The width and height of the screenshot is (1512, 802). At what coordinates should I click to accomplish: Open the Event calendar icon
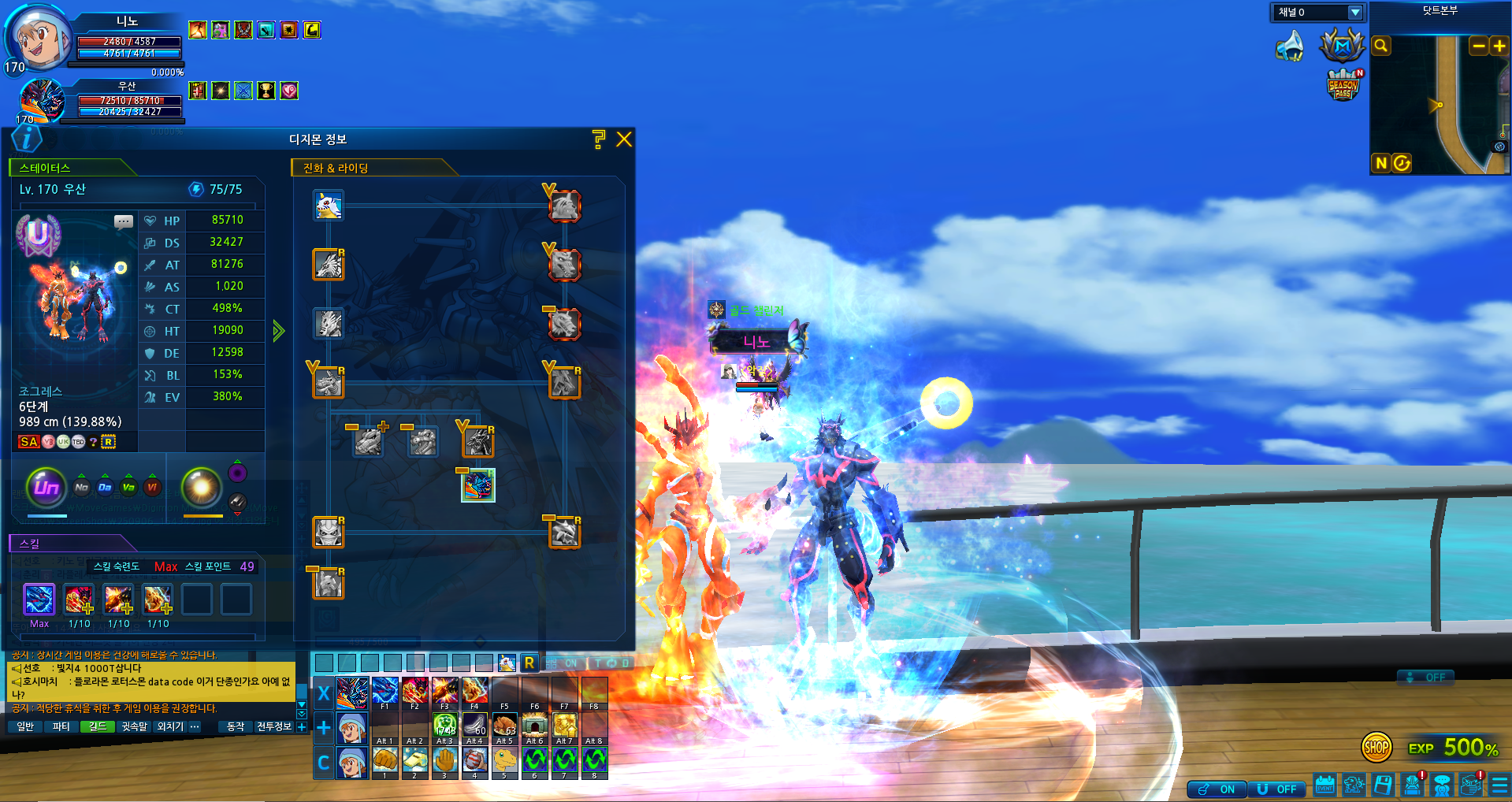pos(1324,785)
